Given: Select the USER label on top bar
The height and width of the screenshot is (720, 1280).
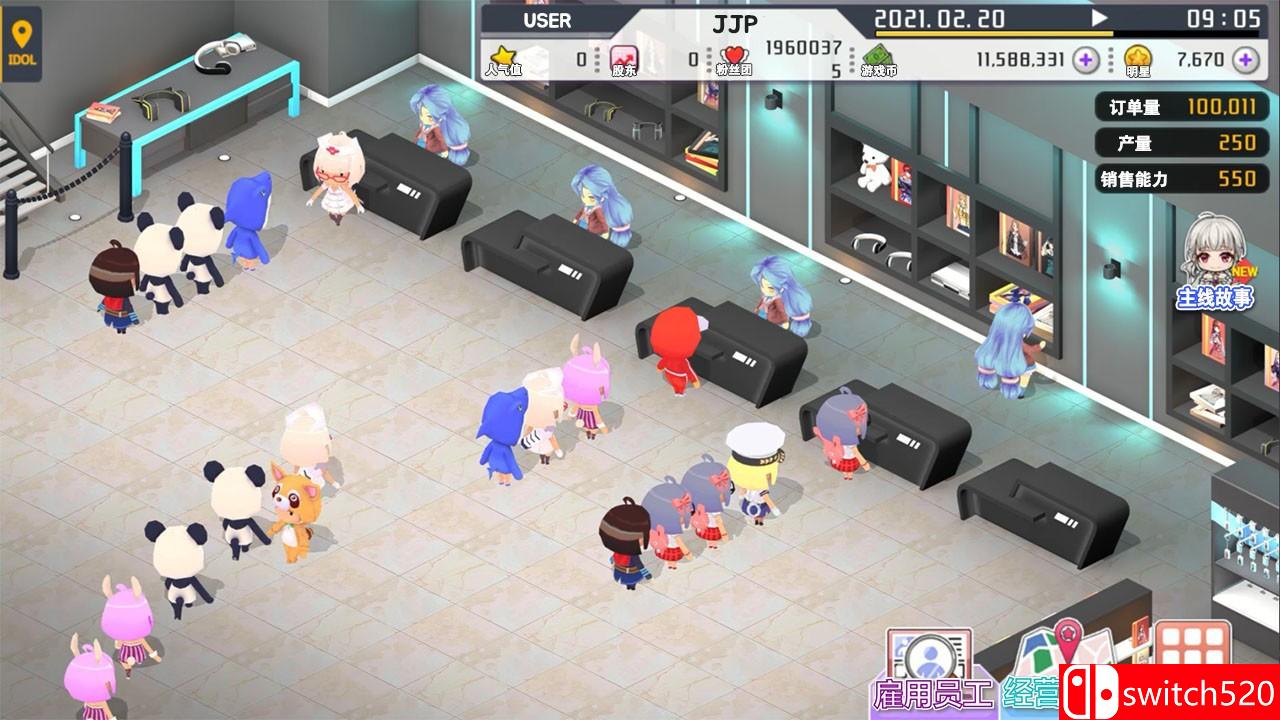Looking at the screenshot, I should (546, 20).
